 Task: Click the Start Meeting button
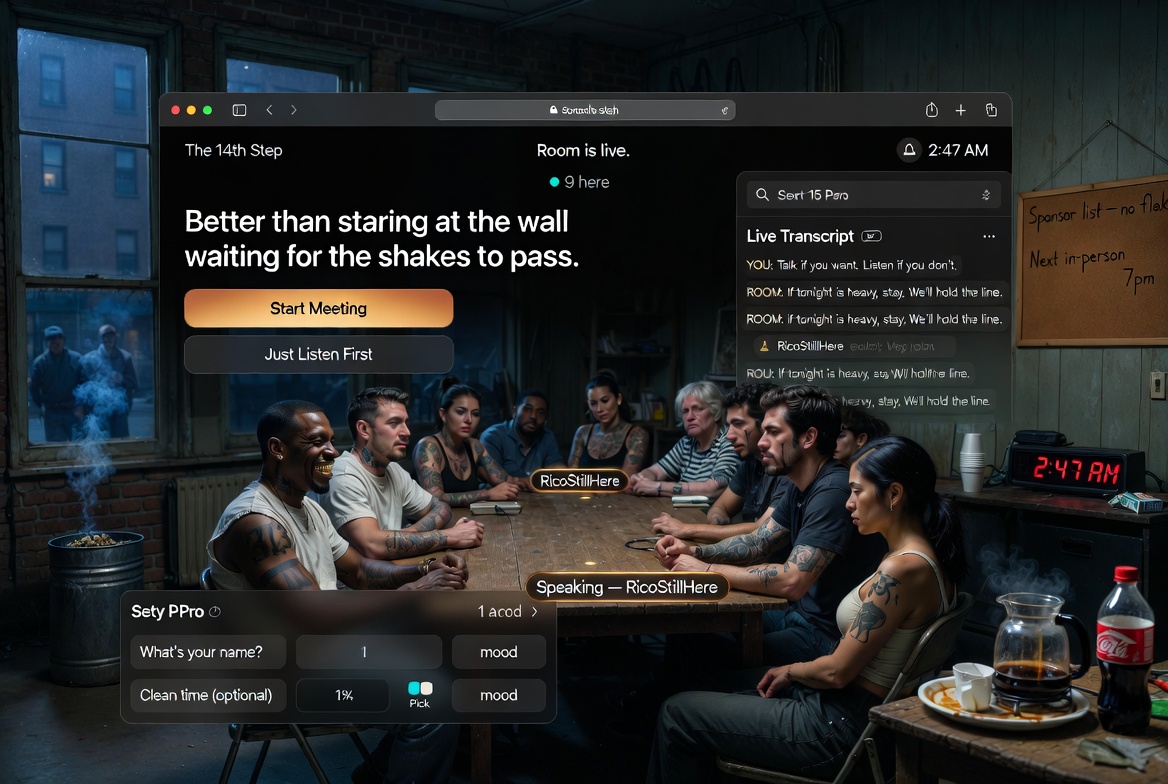point(318,309)
